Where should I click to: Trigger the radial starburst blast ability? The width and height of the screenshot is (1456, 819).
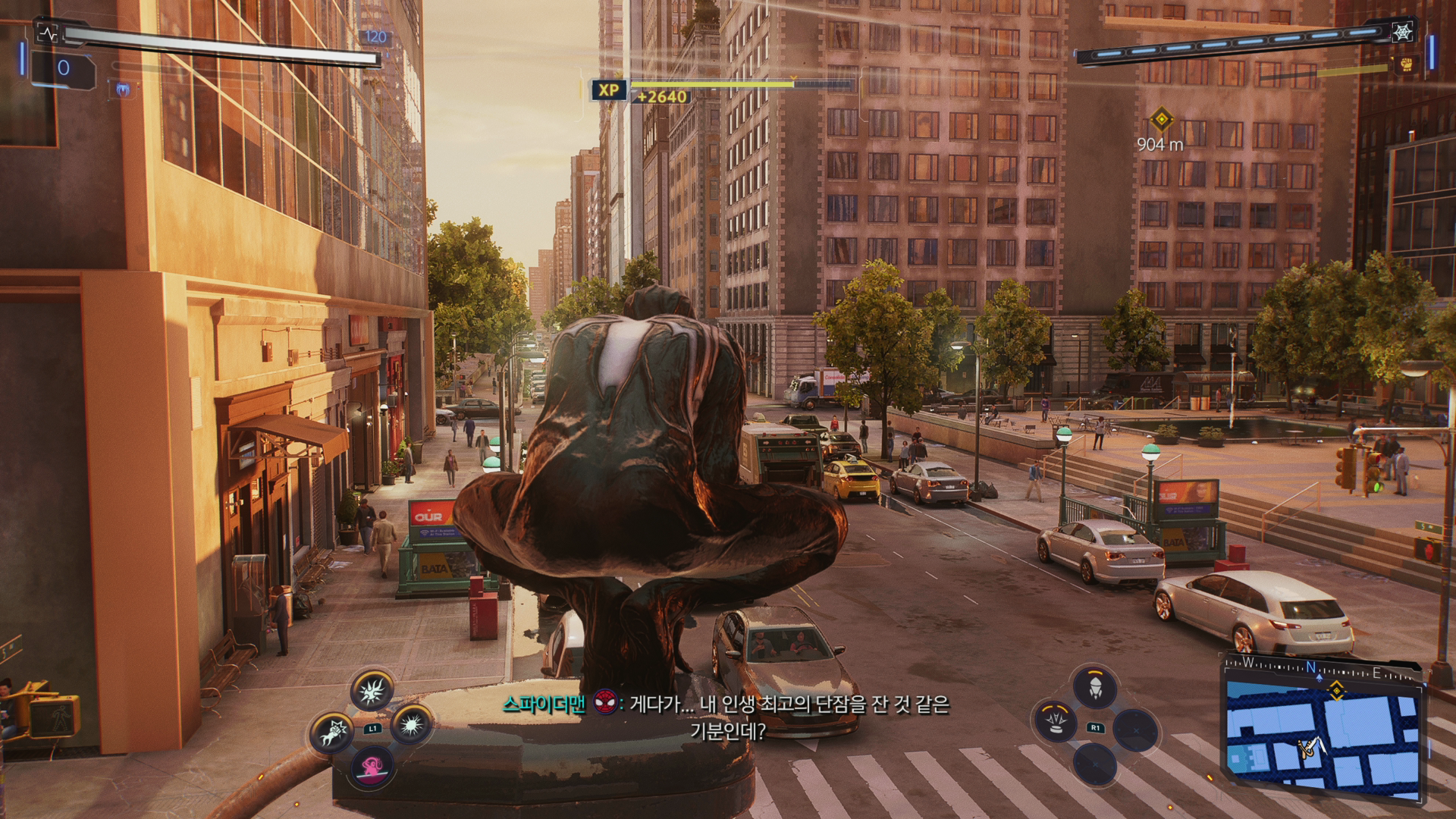(412, 726)
